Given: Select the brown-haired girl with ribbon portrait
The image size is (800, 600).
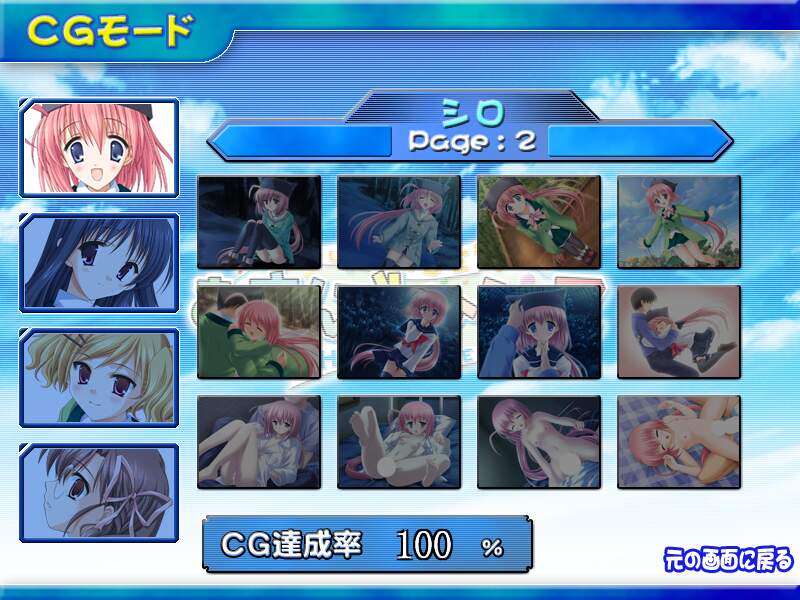Looking at the screenshot, I should (99, 492).
